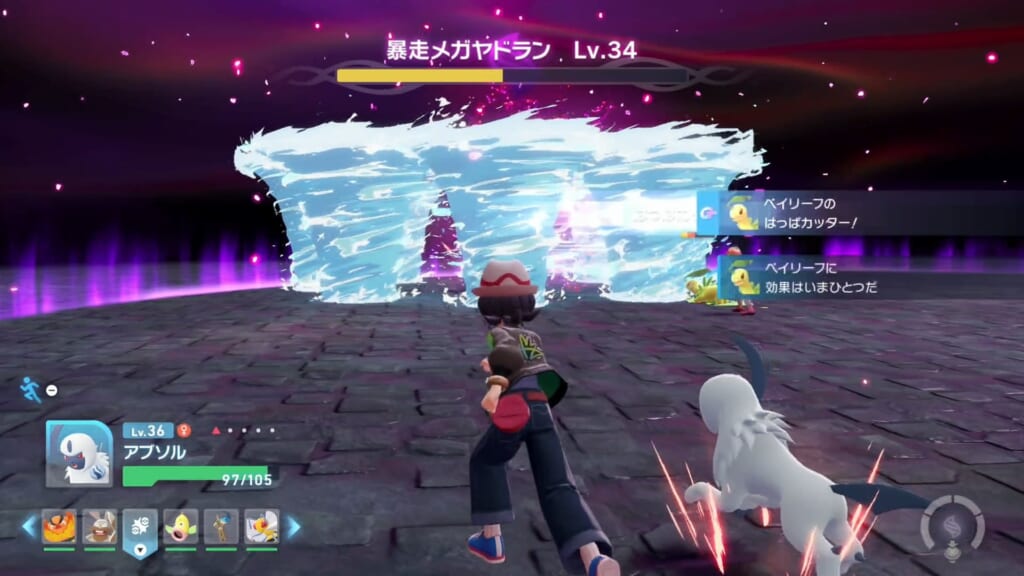Click the right arrow beside the party bar
Viewport: 1024px width, 576px height.
[x=293, y=526]
